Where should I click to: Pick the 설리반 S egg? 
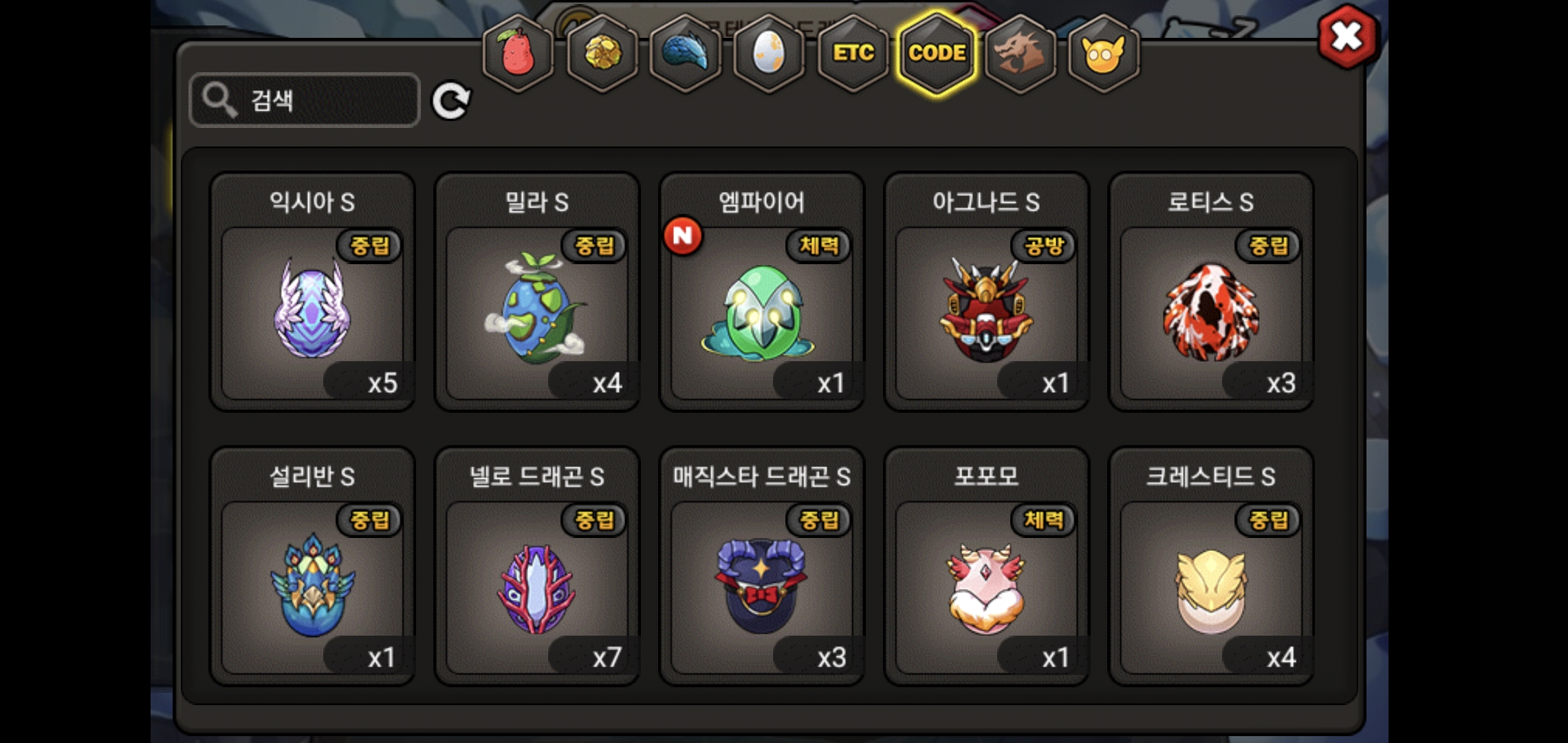pos(312,586)
